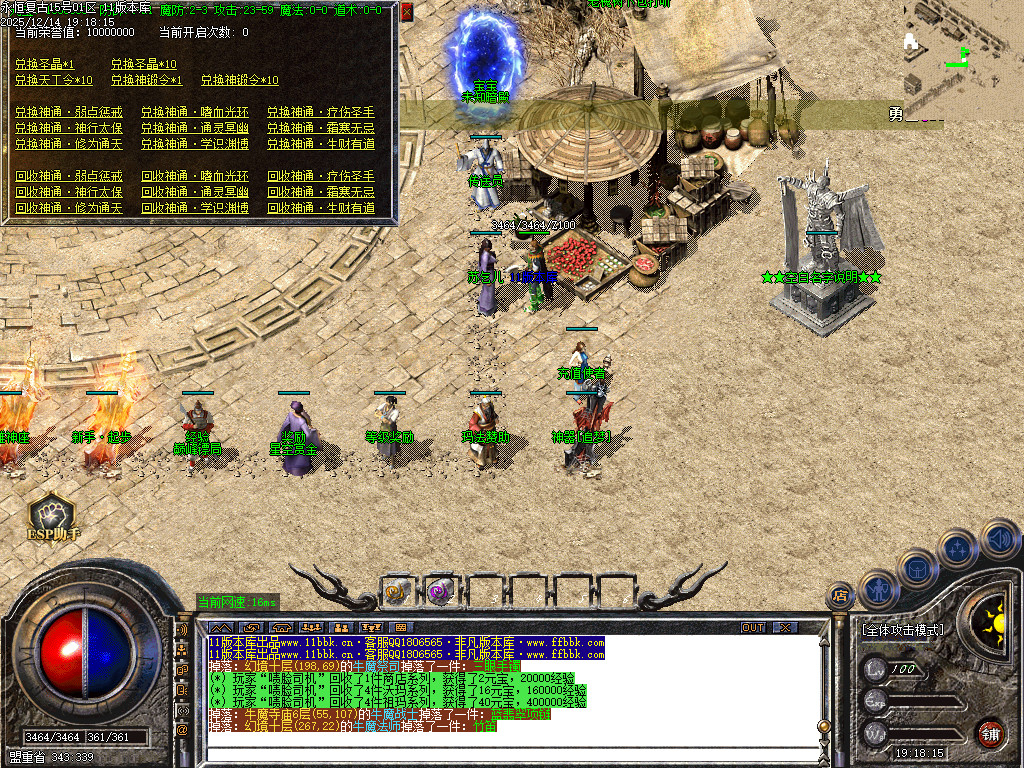Choose 兑换圣晶*1 exchange link
The image size is (1024, 768).
click(44, 64)
